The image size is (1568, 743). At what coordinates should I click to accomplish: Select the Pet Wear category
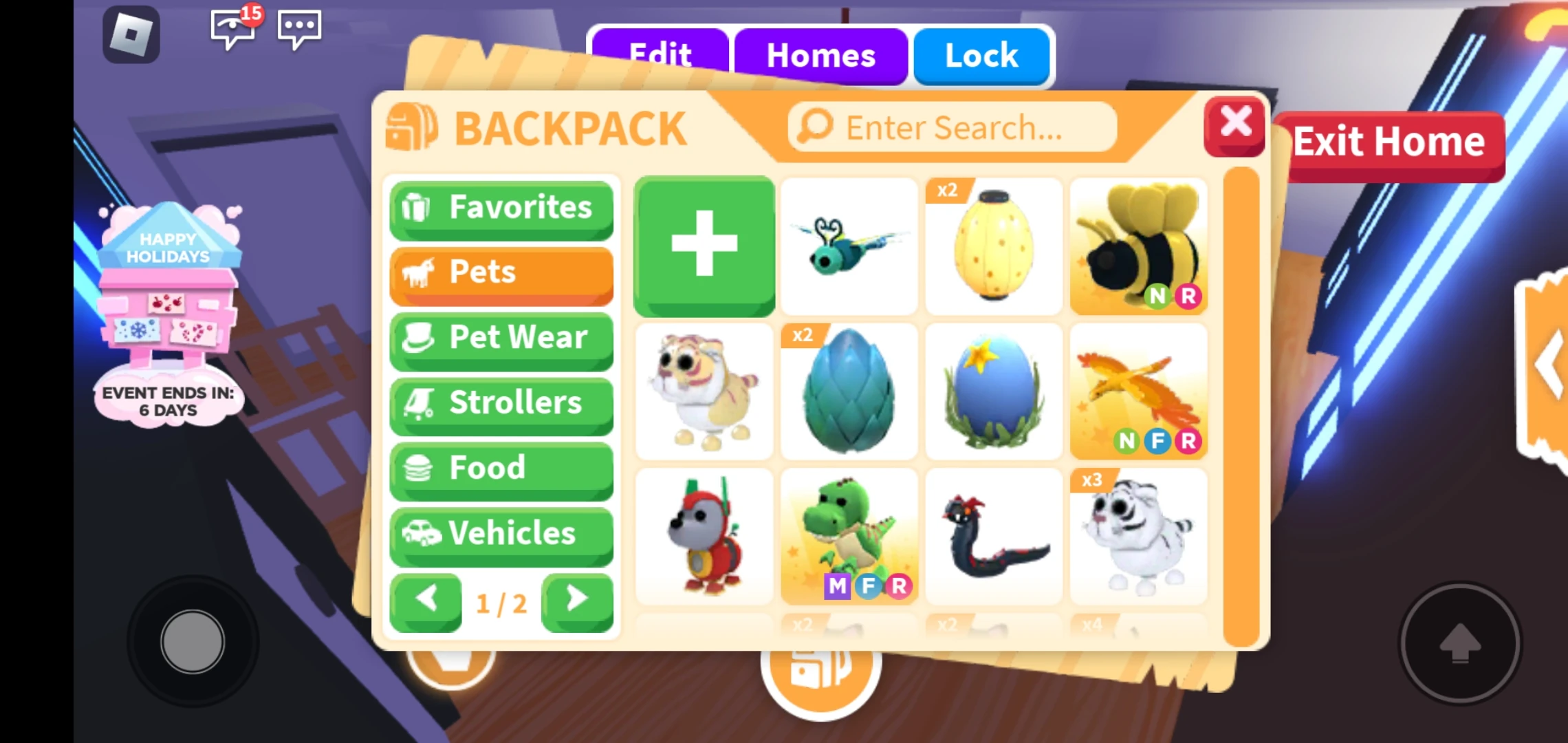click(501, 337)
